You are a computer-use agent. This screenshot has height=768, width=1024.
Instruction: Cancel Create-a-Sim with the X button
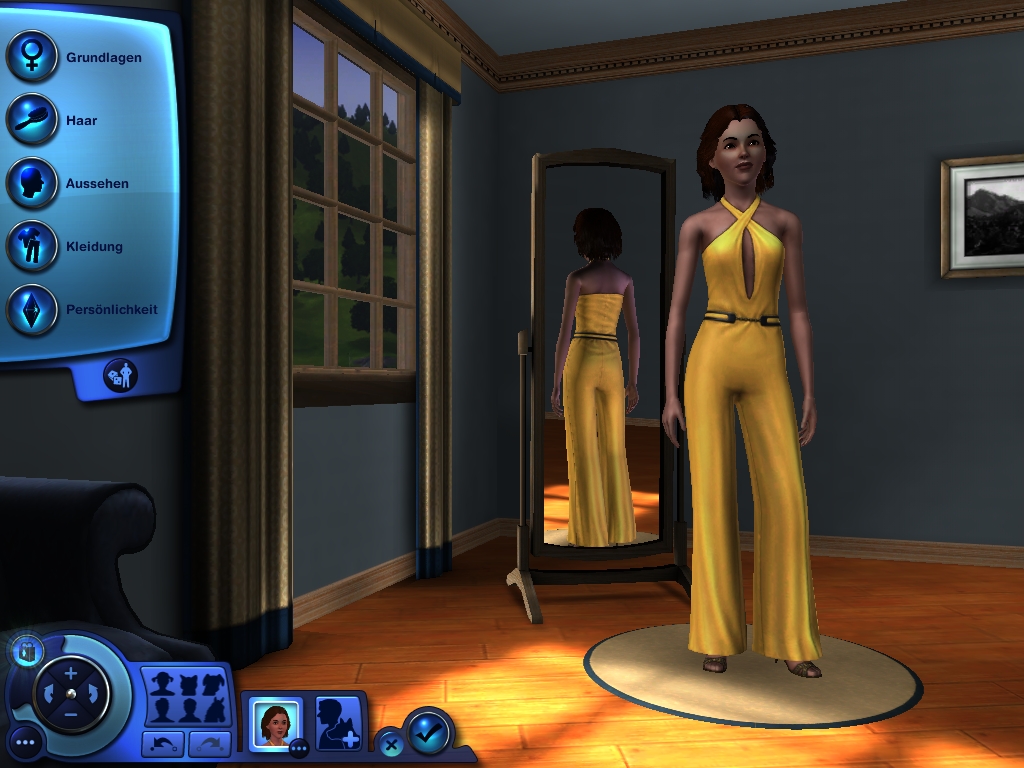(391, 745)
